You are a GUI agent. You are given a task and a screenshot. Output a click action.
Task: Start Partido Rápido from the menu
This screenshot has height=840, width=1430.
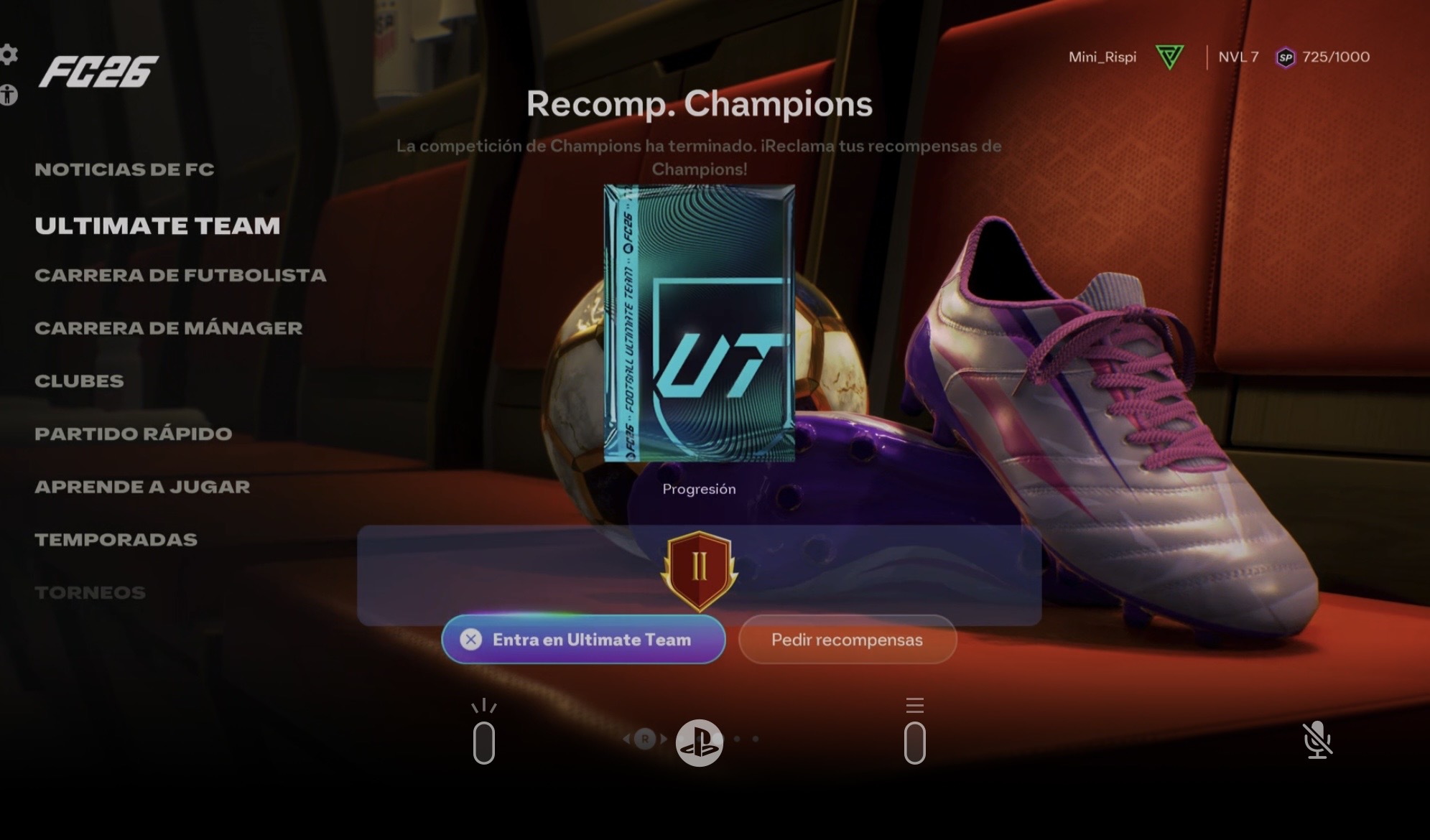[x=134, y=434]
